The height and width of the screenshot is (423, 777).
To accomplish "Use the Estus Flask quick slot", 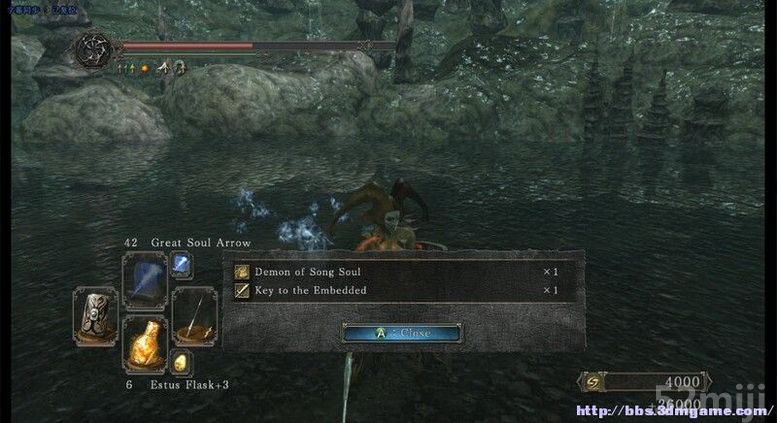I will 144,345.
